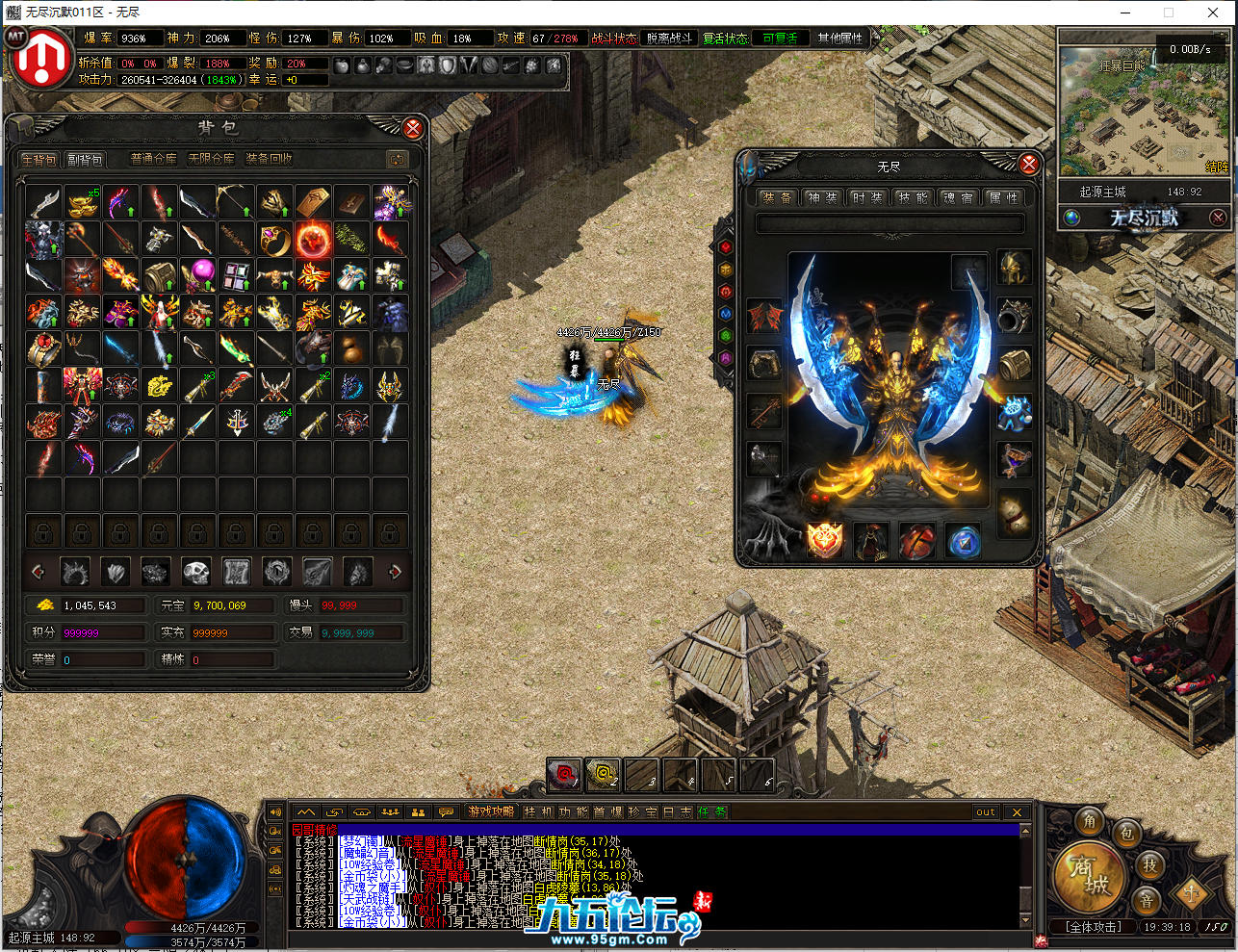Switch to the 神装 tab
Image resolution: width=1238 pixels, height=952 pixels.
coord(822,197)
